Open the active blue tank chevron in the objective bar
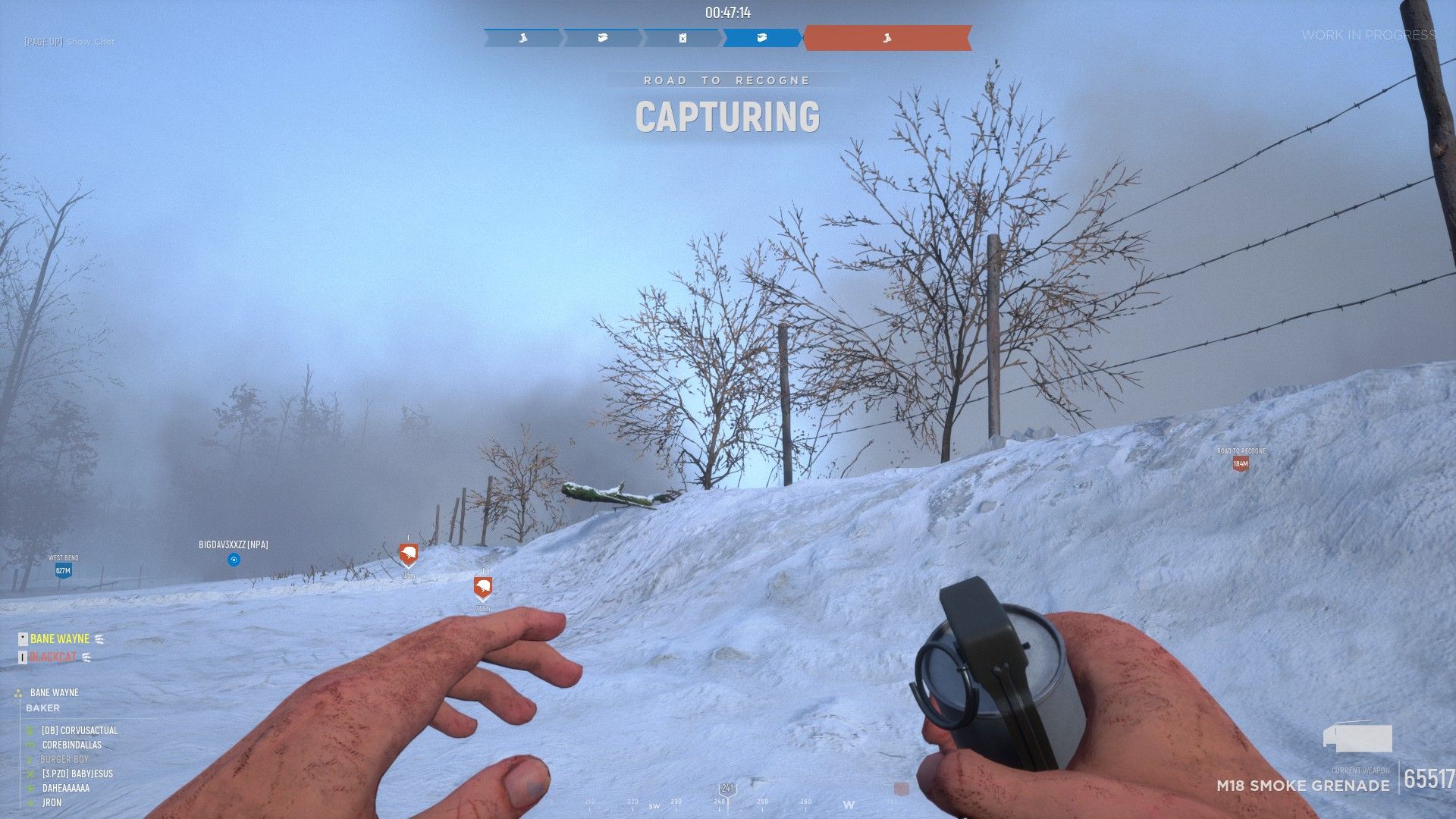The height and width of the screenshot is (819, 1456). point(761,38)
